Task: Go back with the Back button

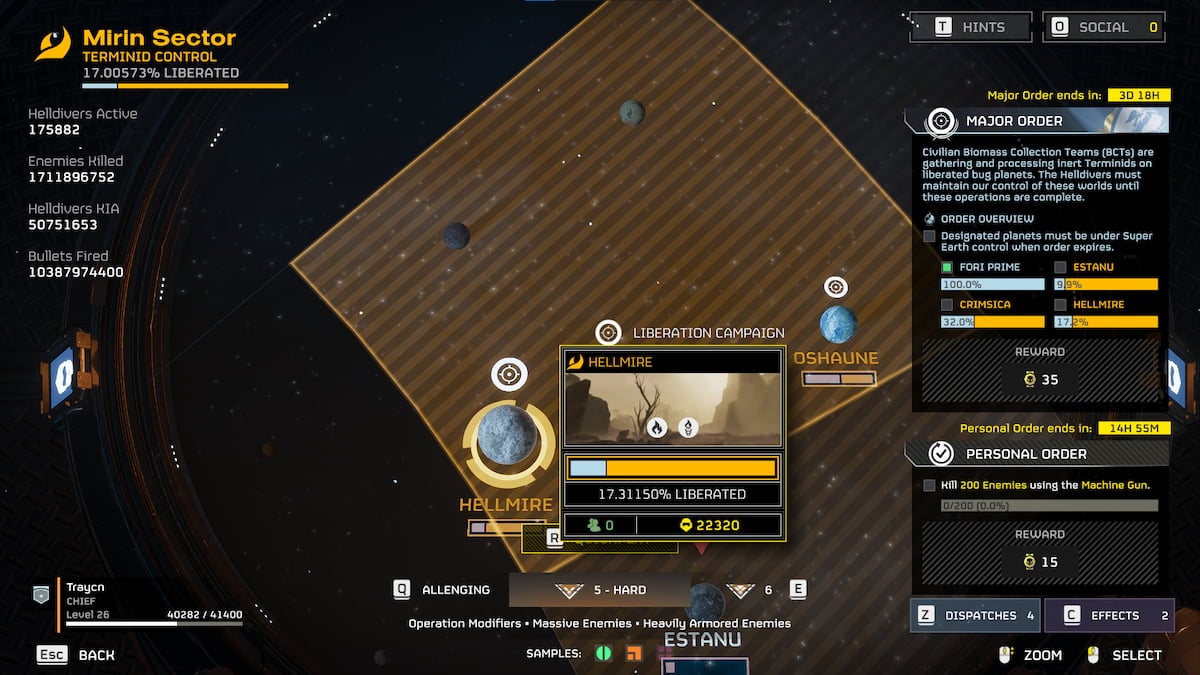Action: [76, 655]
